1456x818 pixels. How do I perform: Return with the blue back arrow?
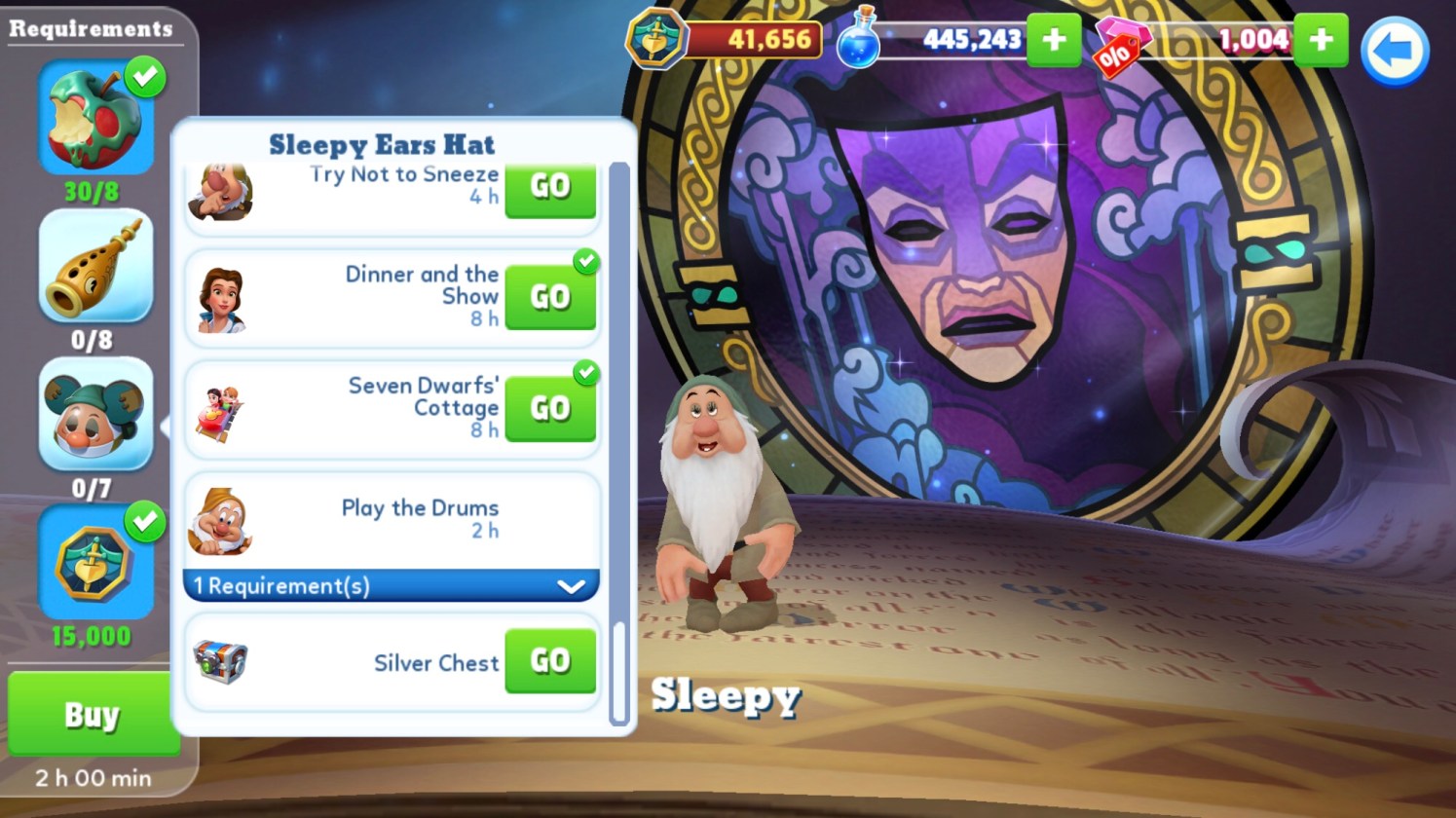coord(1395,51)
